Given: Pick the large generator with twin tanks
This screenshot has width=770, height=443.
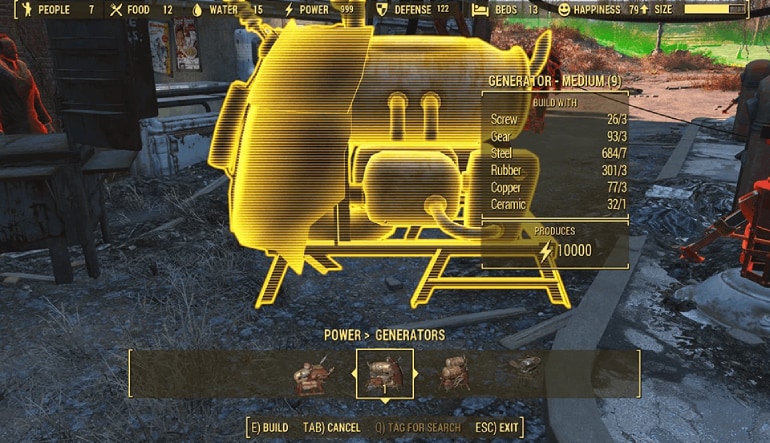Looking at the screenshot, I should click(455, 373).
